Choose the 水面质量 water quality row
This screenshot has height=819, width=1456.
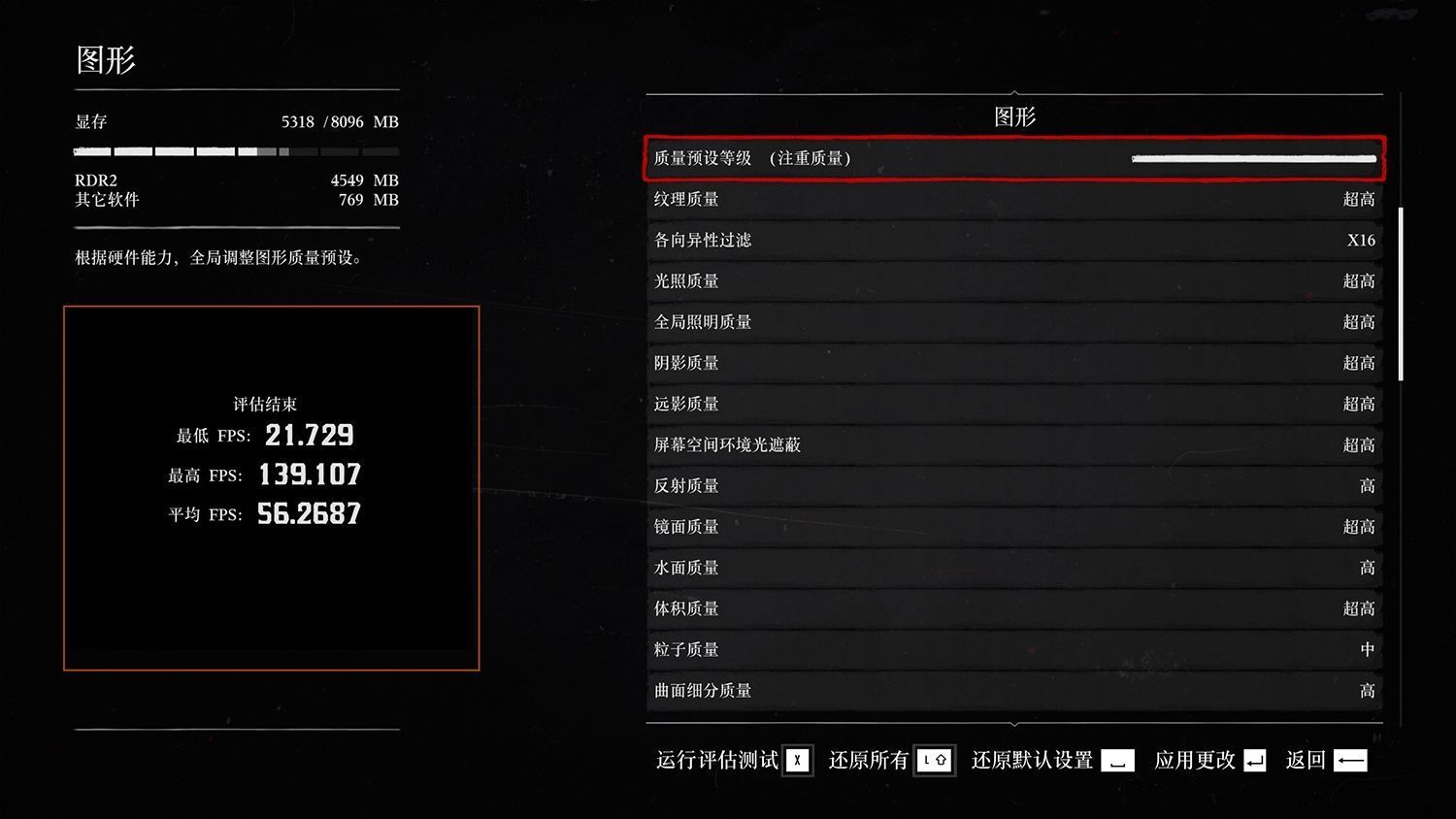[x=1014, y=568]
